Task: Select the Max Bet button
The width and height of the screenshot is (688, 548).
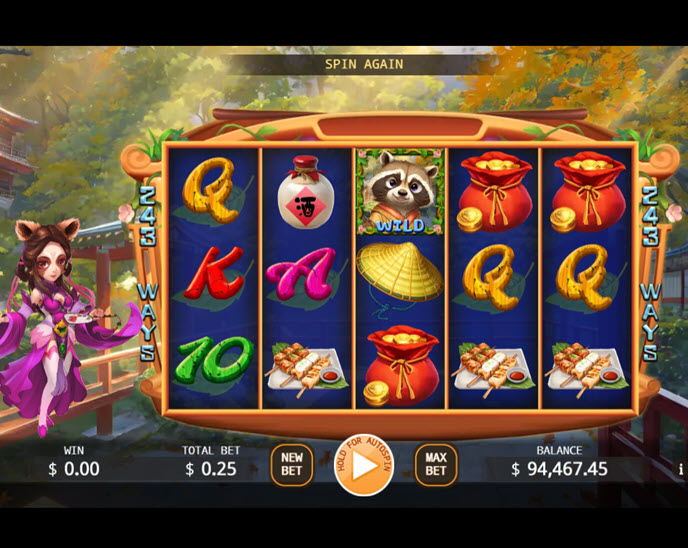Action: [436, 464]
